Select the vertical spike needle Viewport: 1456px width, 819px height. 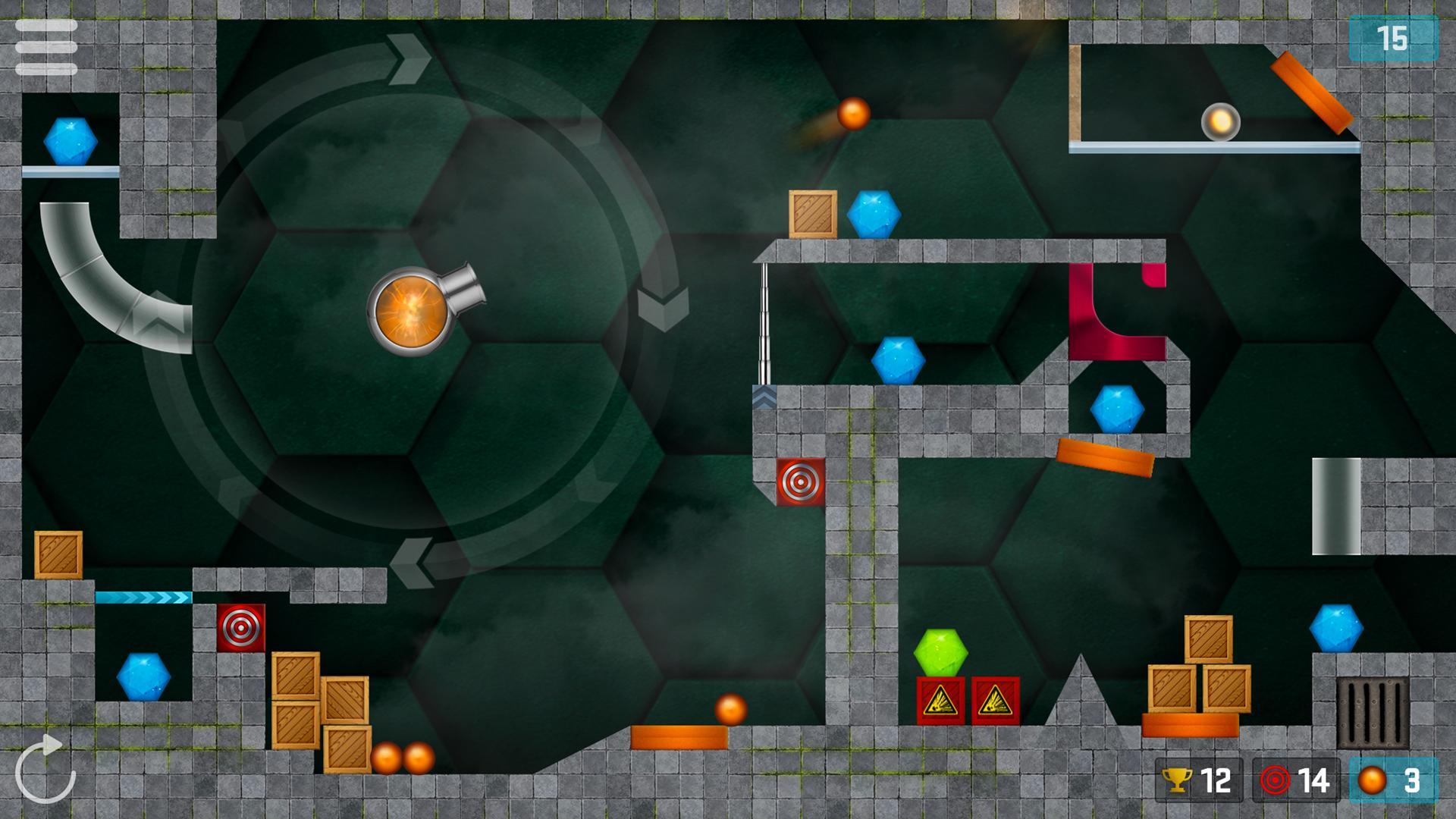point(764,326)
